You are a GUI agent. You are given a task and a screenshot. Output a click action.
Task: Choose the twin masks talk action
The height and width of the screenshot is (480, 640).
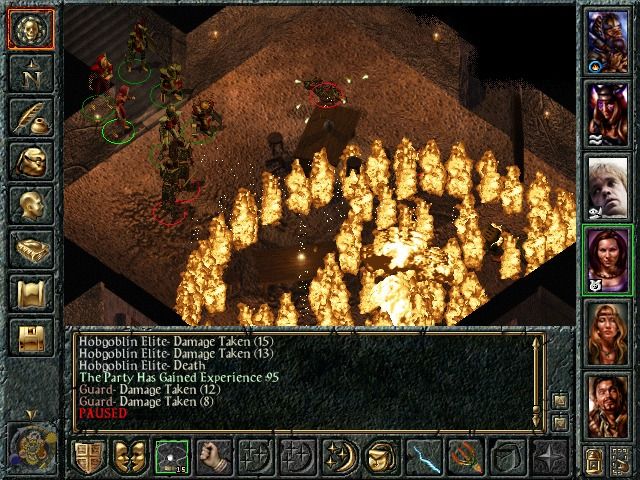[x=128, y=457]
